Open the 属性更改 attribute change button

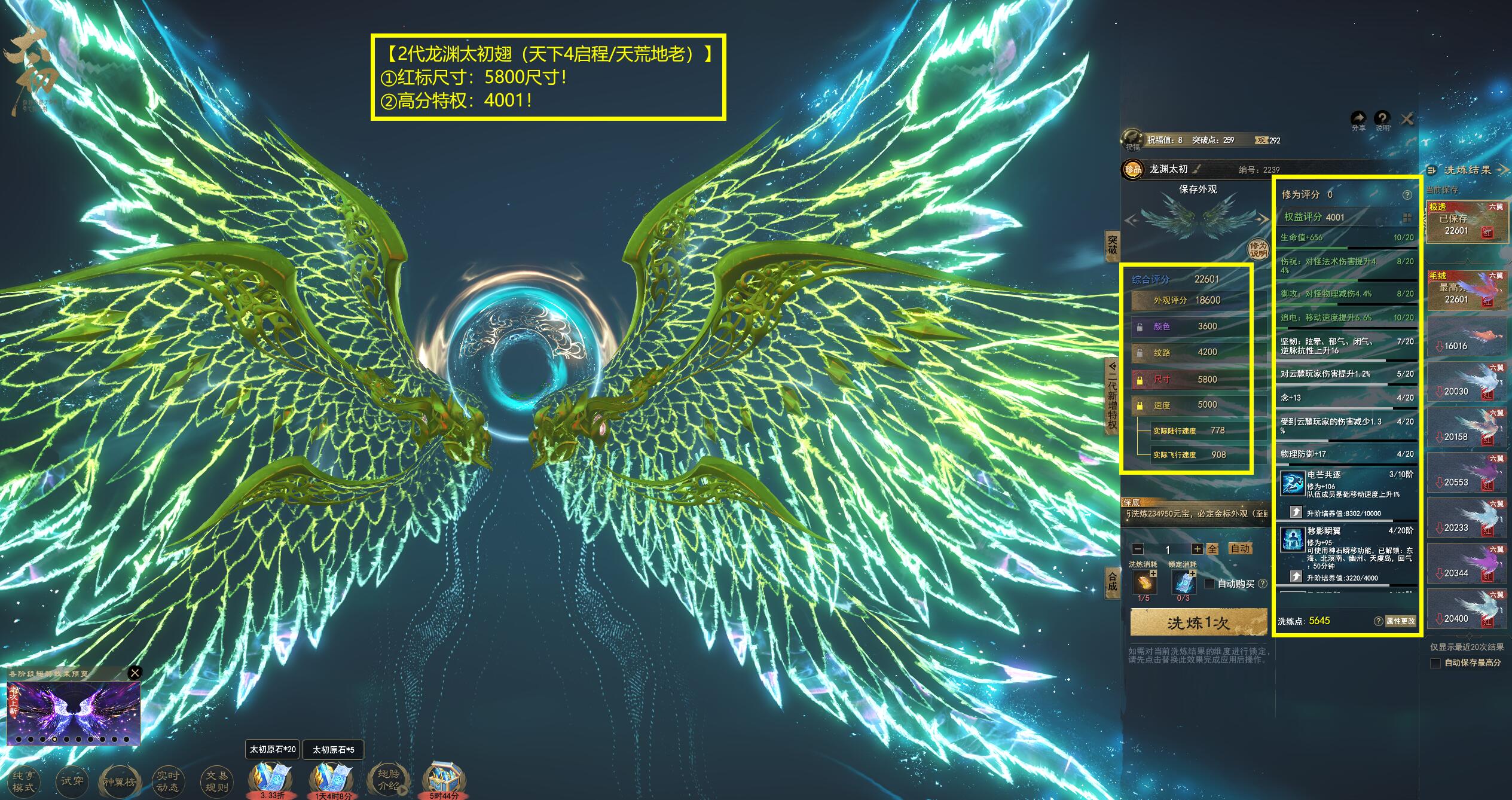tap(1400, 621)
